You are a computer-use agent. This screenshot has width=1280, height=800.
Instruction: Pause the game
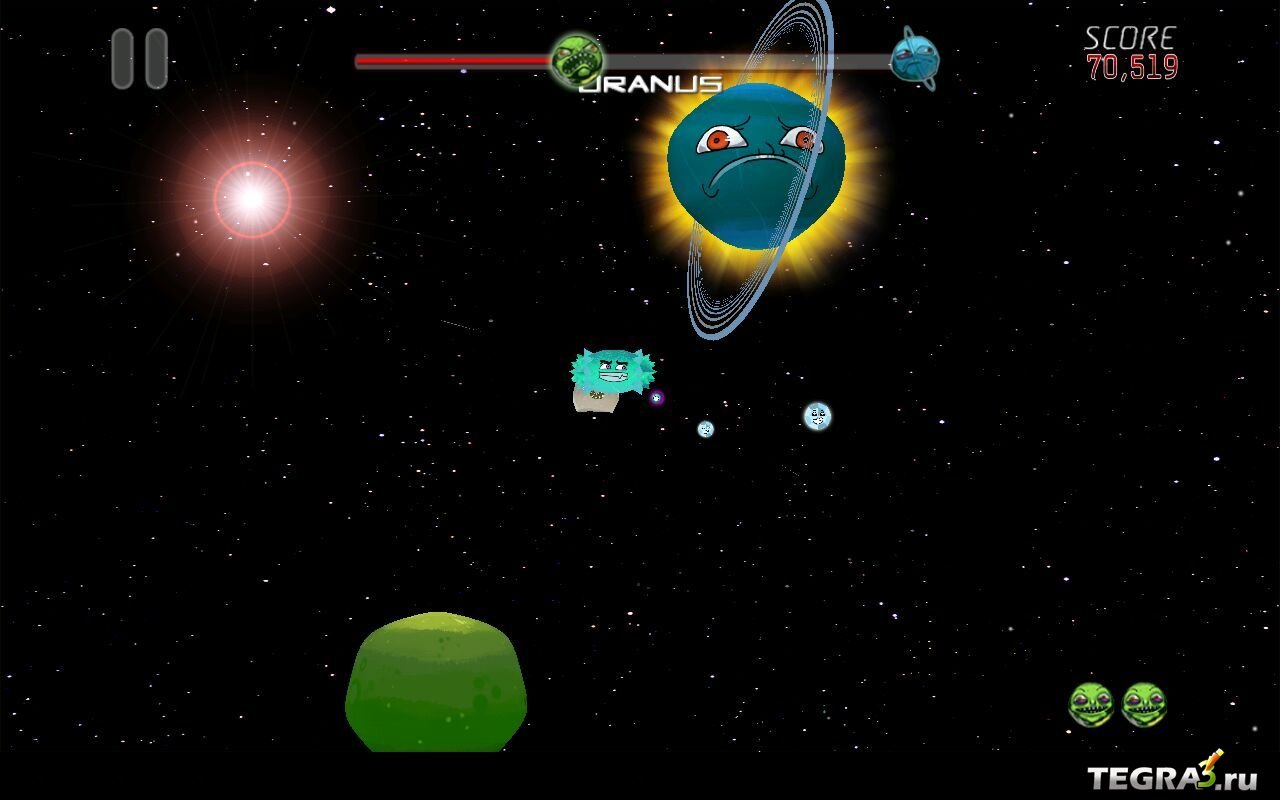pyautogui.click(x=139, y=58)
